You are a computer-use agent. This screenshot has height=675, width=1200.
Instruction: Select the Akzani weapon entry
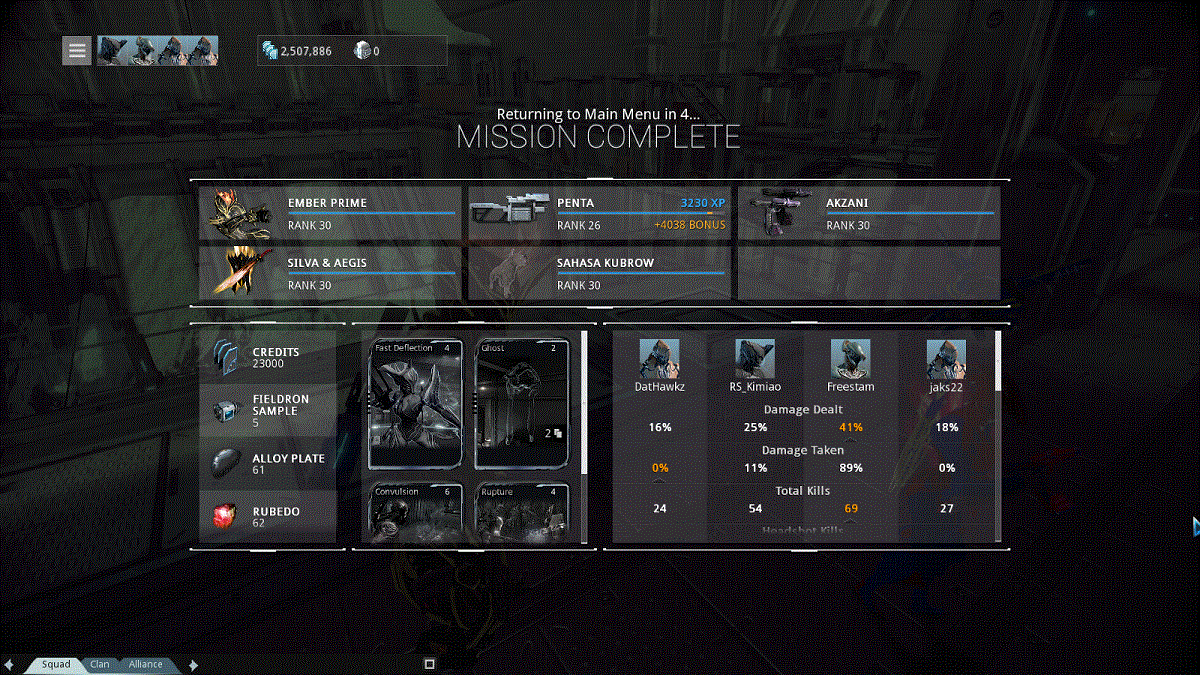[868, 213]
